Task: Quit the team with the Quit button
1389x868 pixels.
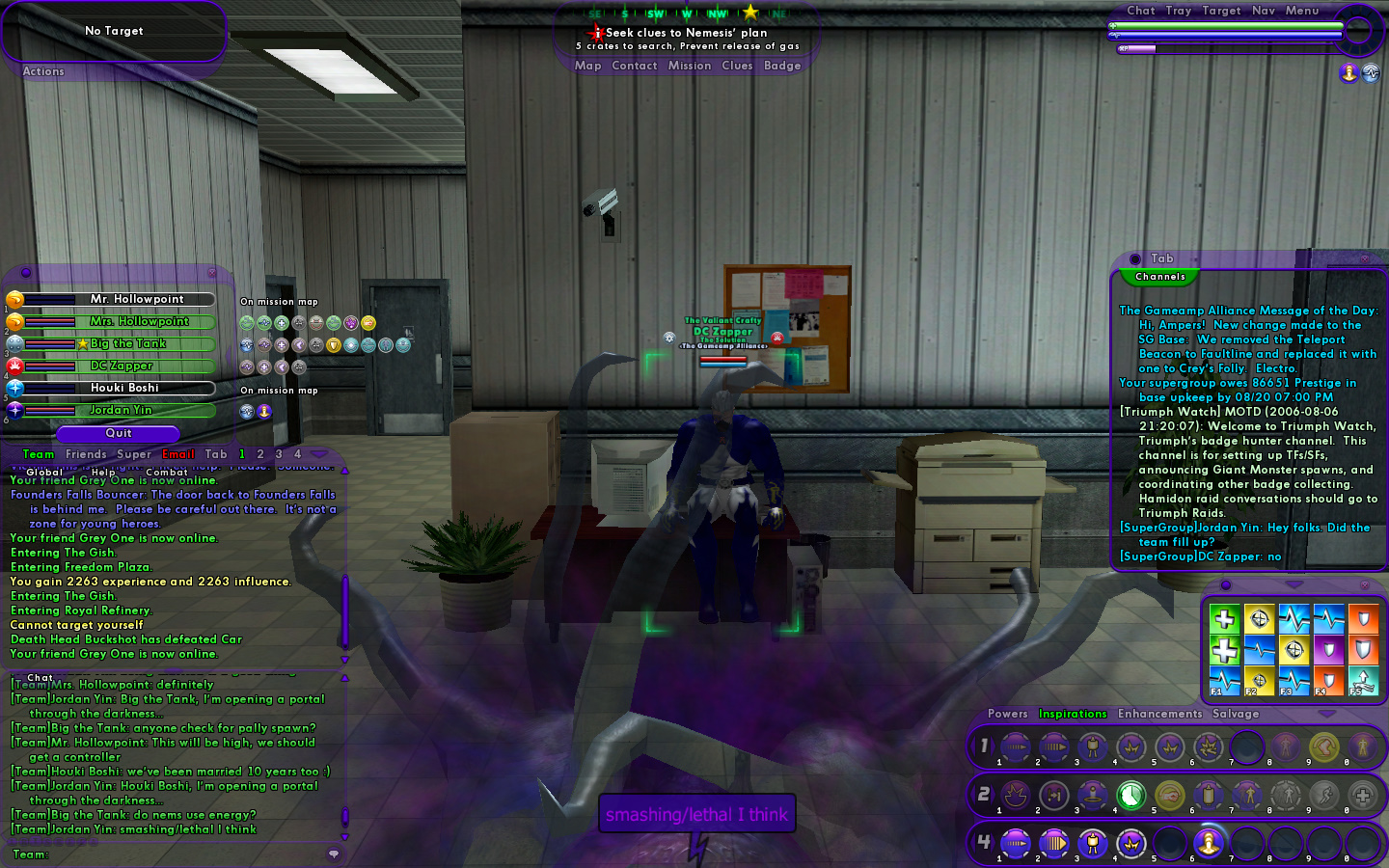Action: pyautogui.click(x=119, y=433)
